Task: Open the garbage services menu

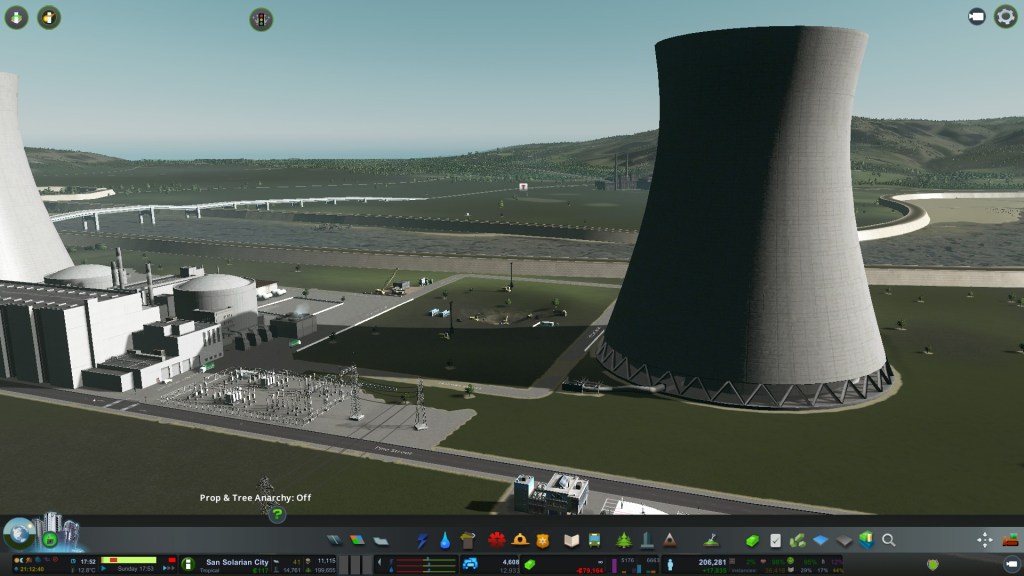Action: point(467,540)
